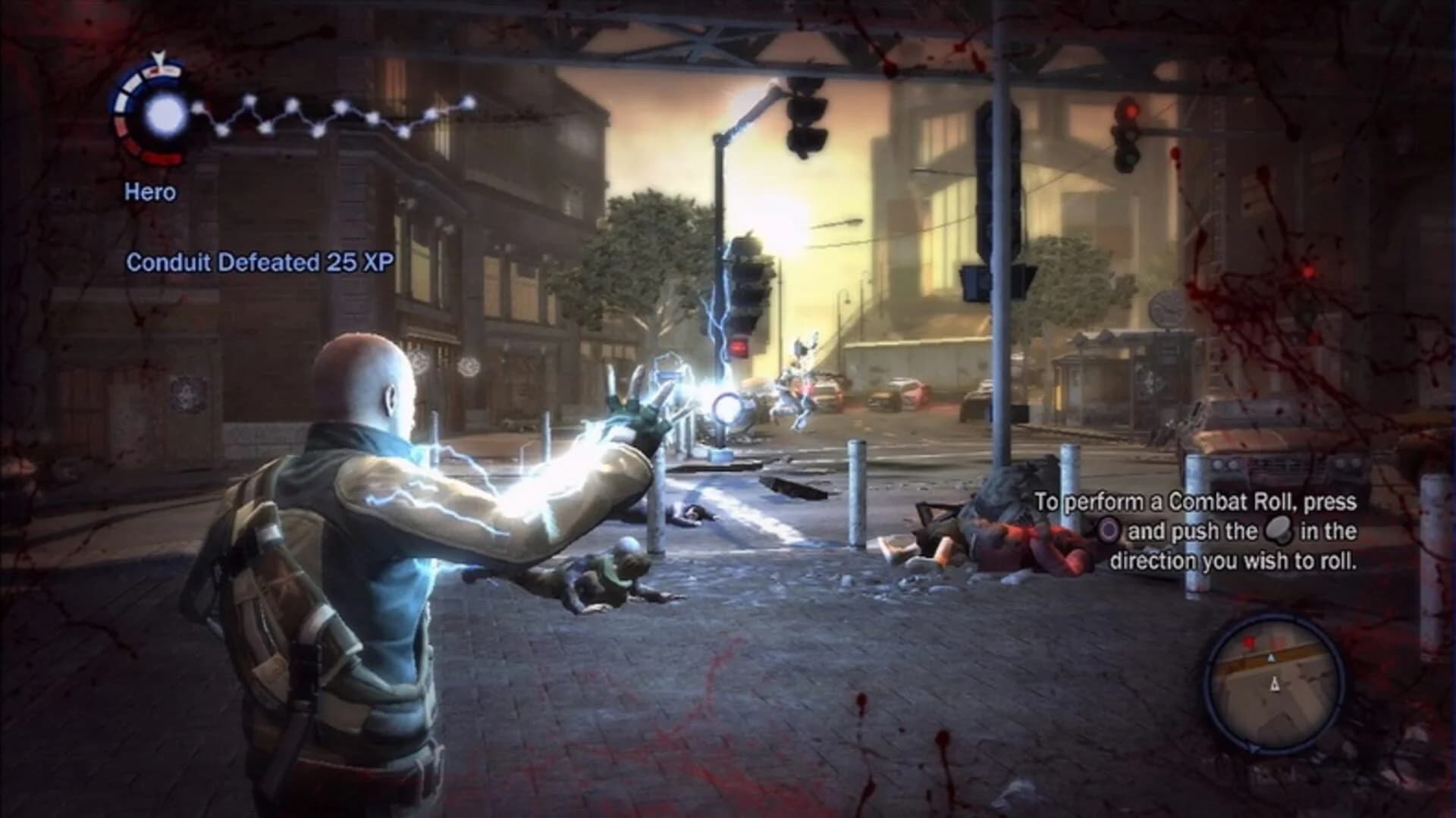Click the red mission marker on the minimap
Image resolution: width=1456 pixels, height=818 pixels.
[x=1249, y=641]
